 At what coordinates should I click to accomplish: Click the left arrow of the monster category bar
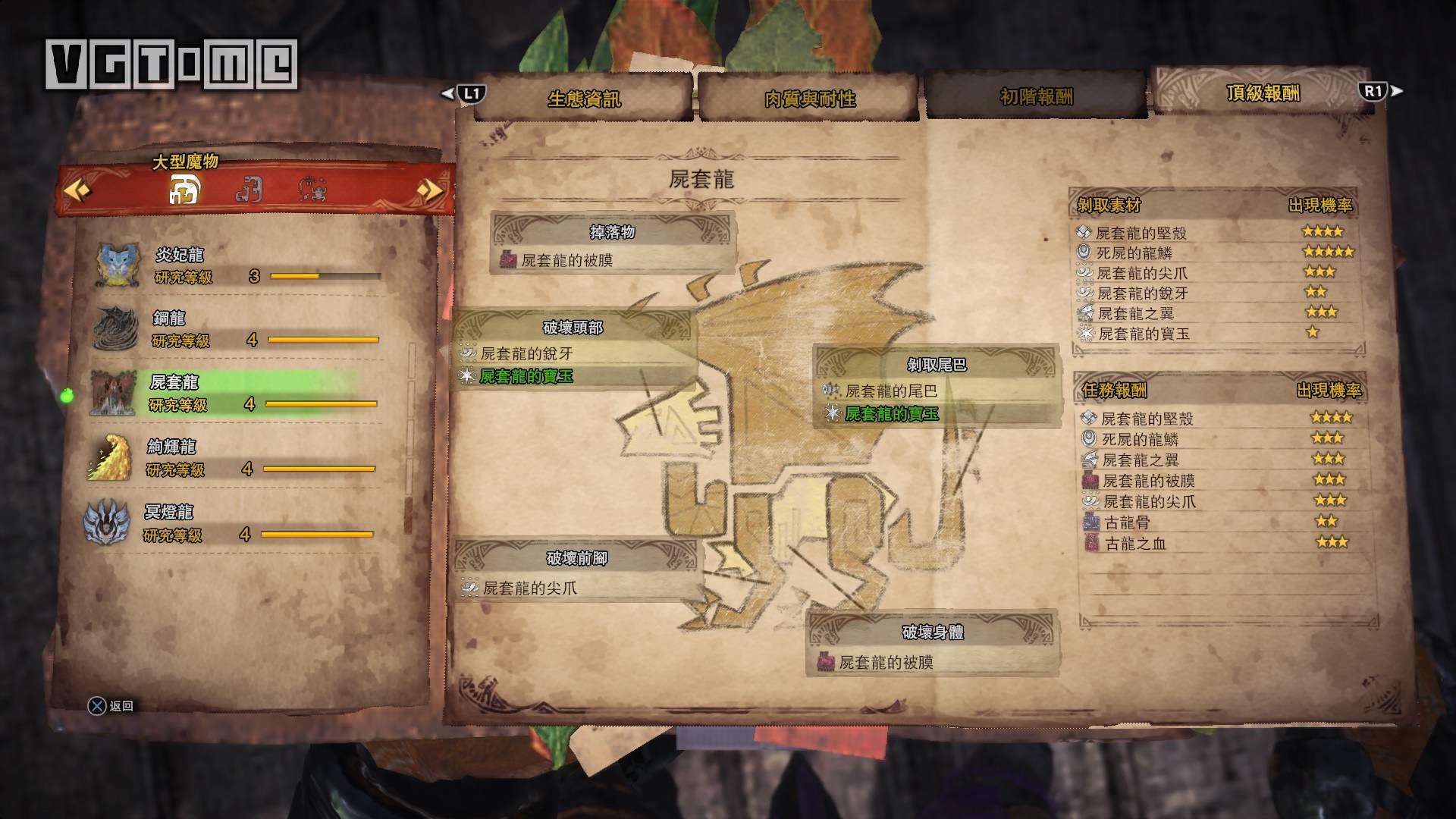(77, 189)
